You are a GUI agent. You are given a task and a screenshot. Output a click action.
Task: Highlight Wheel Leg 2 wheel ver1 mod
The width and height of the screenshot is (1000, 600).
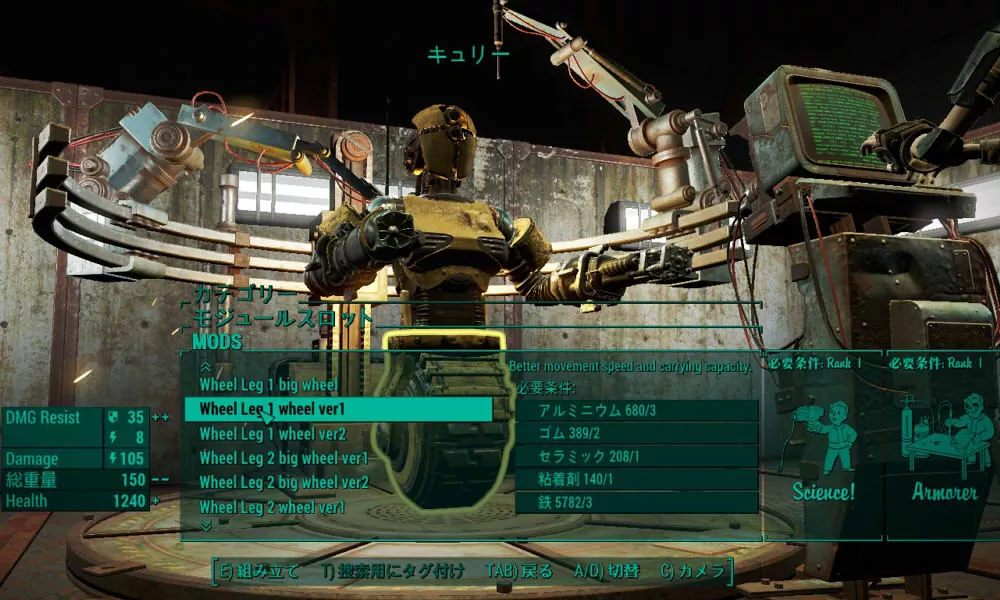click(x=272, y=507)
